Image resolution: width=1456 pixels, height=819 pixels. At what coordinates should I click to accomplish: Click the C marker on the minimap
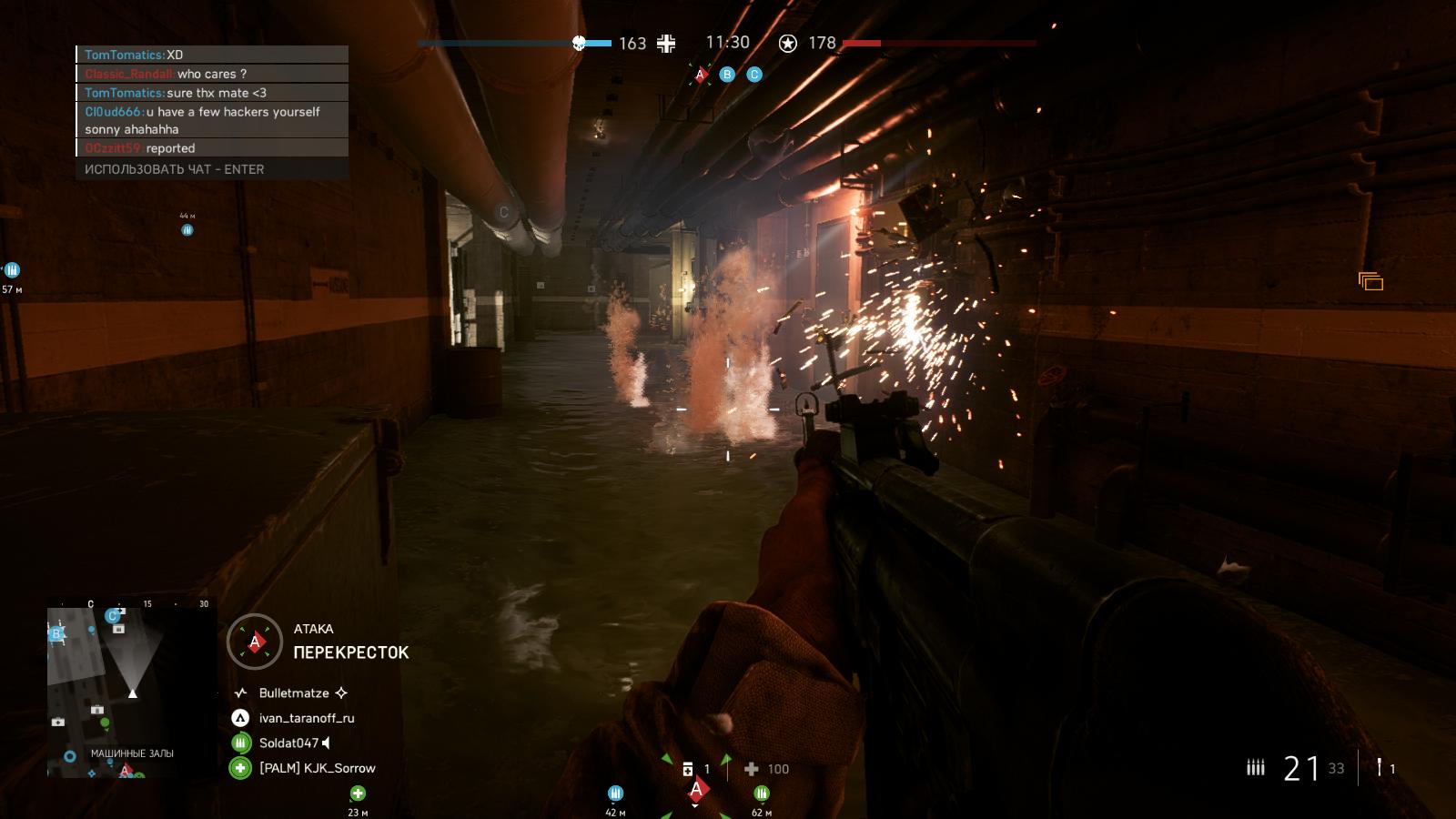(113, 616)
